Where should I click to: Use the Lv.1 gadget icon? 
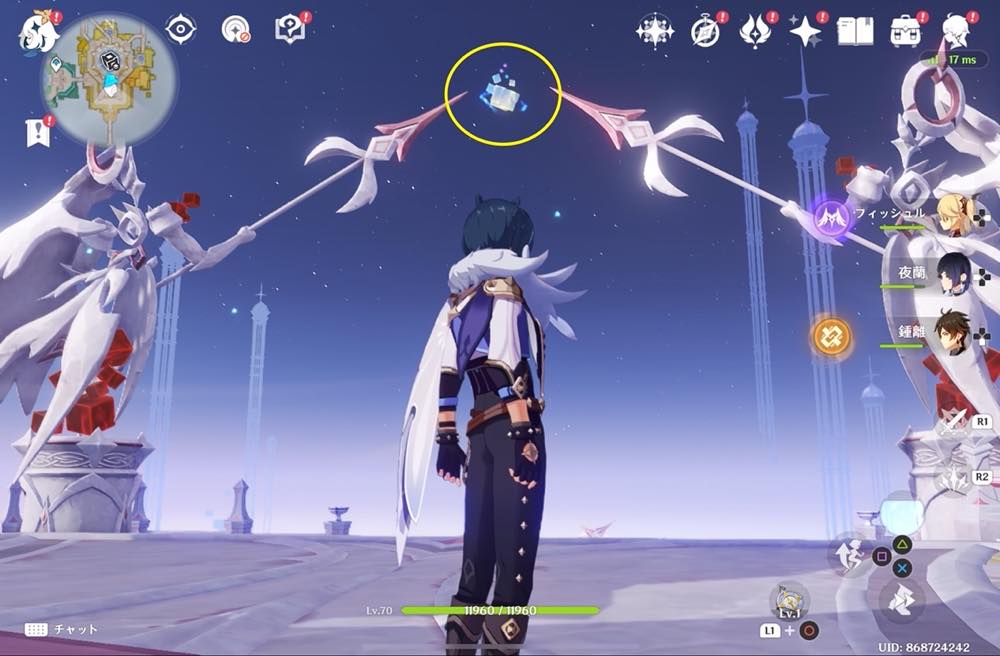(x=789, y=601)
